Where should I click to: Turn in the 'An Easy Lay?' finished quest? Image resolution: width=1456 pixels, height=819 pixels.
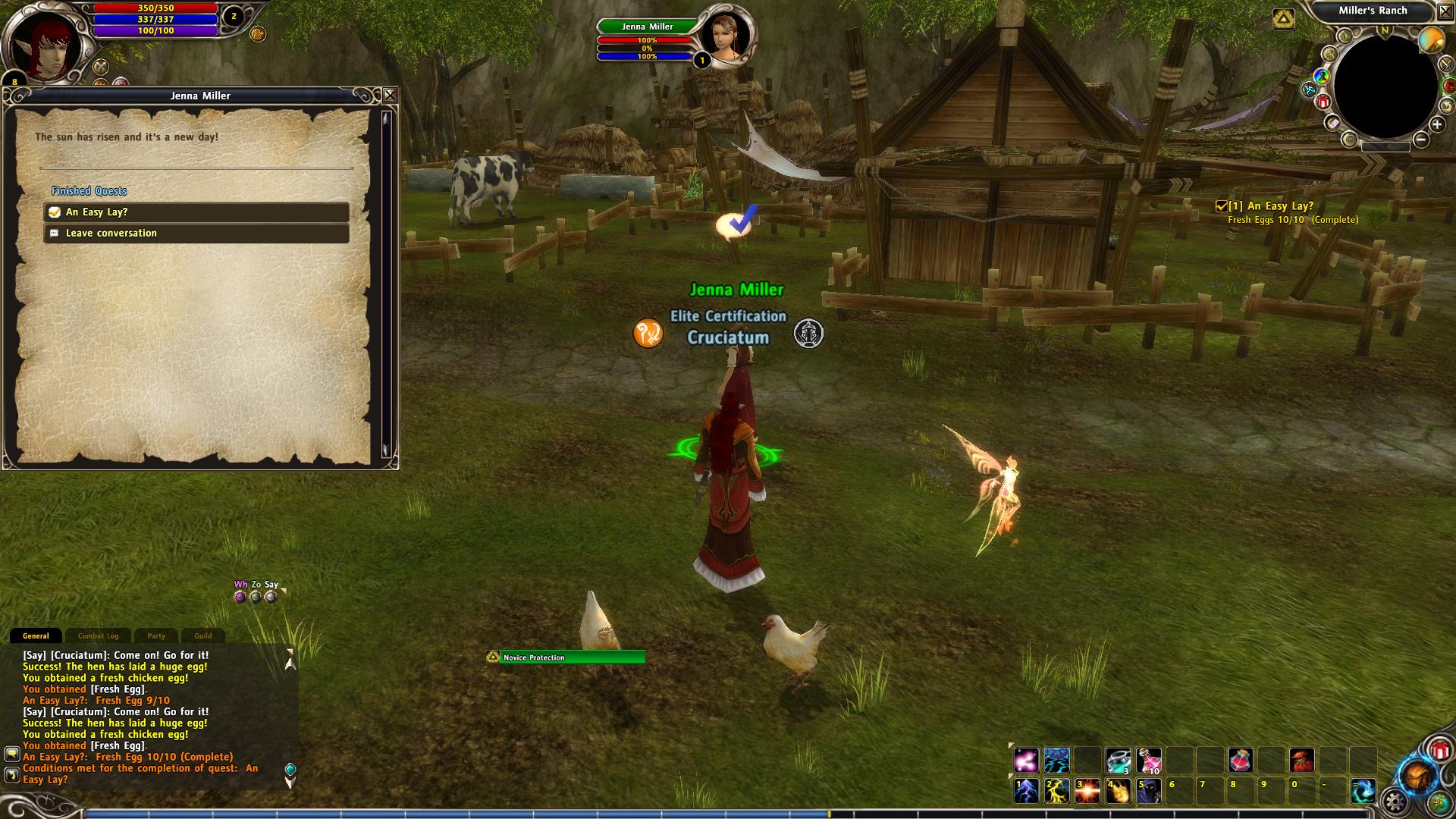pyautogui.click(x=196, y=212)
